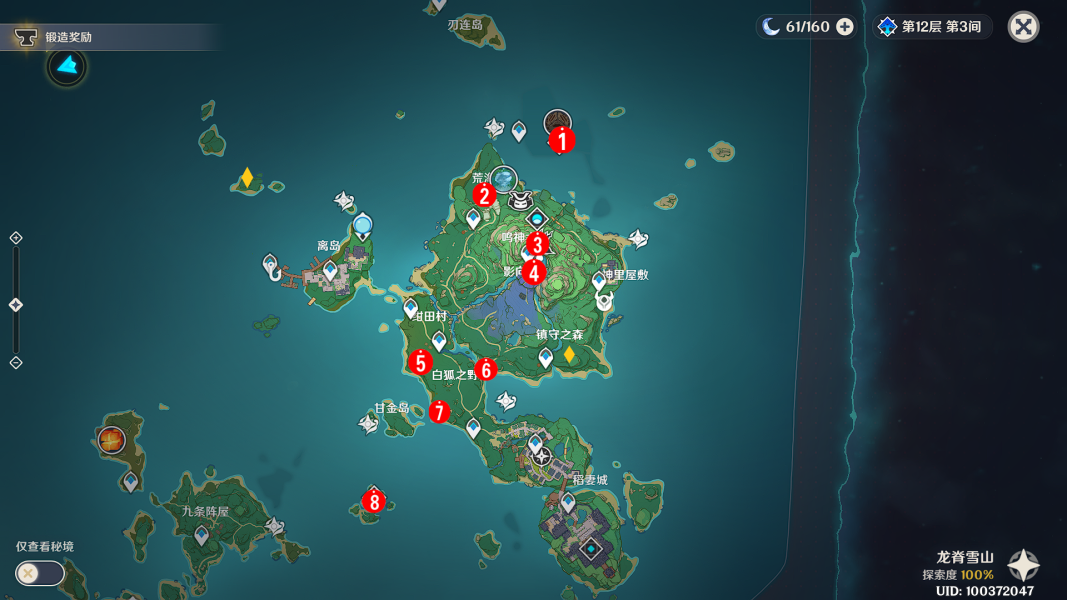Zoom out with the slider's minus button
The height and width of the screenshot is (600, 1067).
pyautogui.click(x=16, y=362)
